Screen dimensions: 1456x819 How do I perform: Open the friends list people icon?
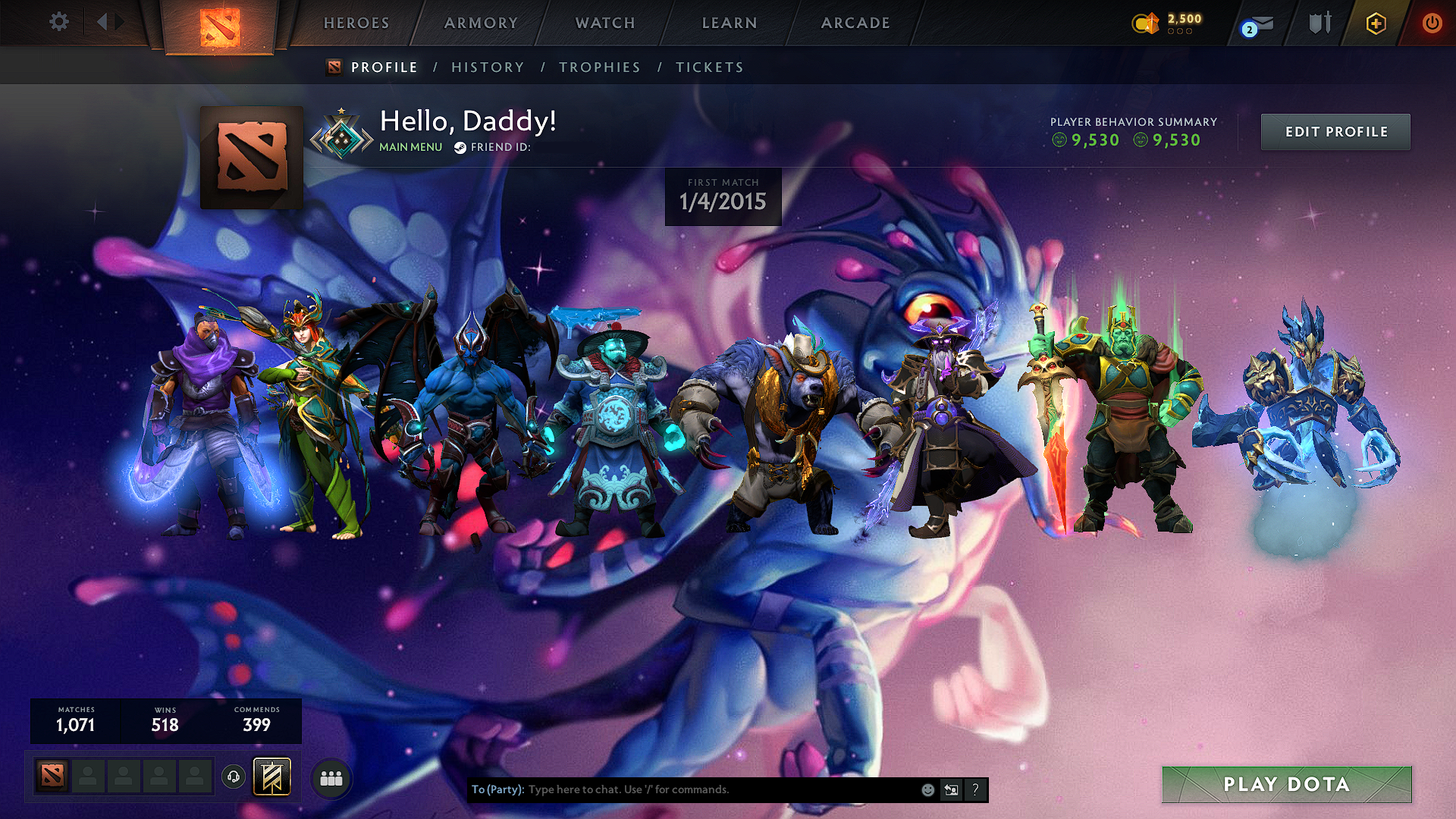[x=330, y=777]
